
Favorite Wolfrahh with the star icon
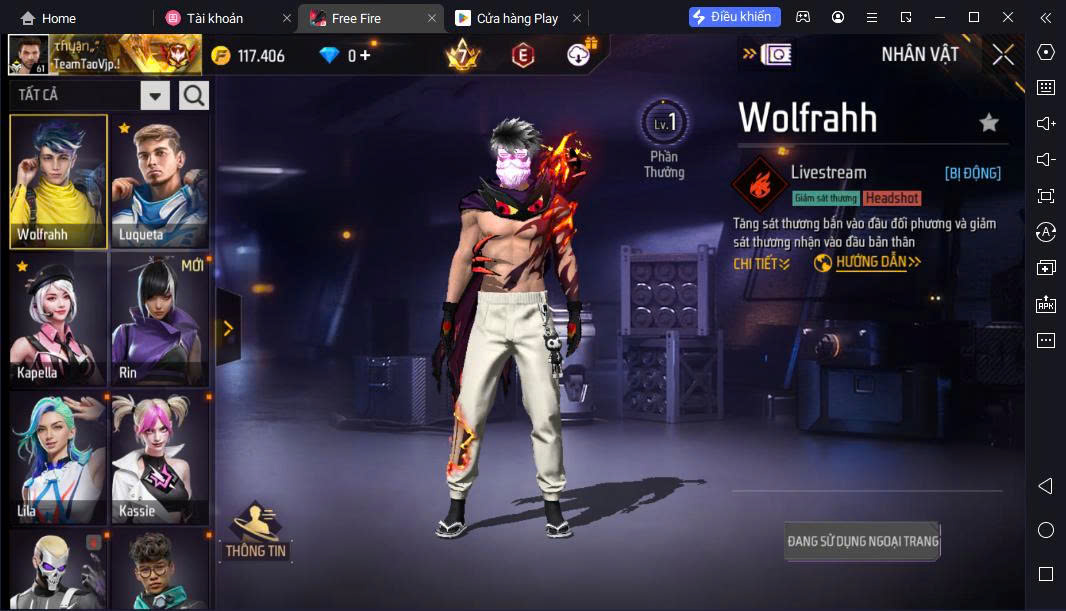989,123
